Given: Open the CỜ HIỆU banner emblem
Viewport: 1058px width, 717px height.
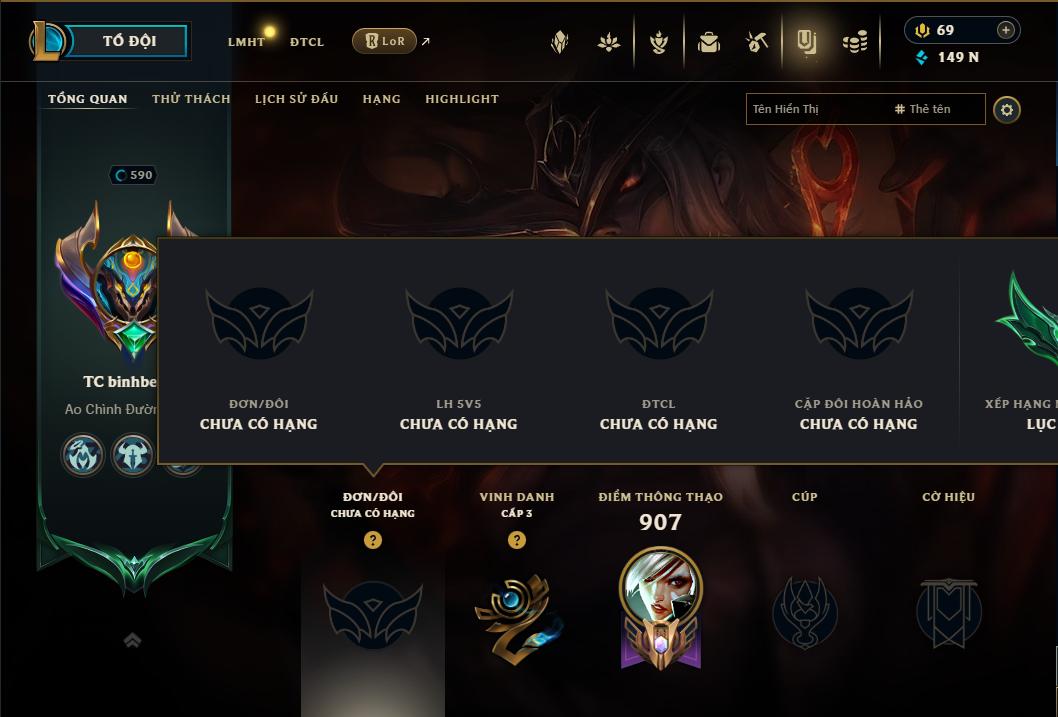Looking at the screenshot, I should 948,612.
